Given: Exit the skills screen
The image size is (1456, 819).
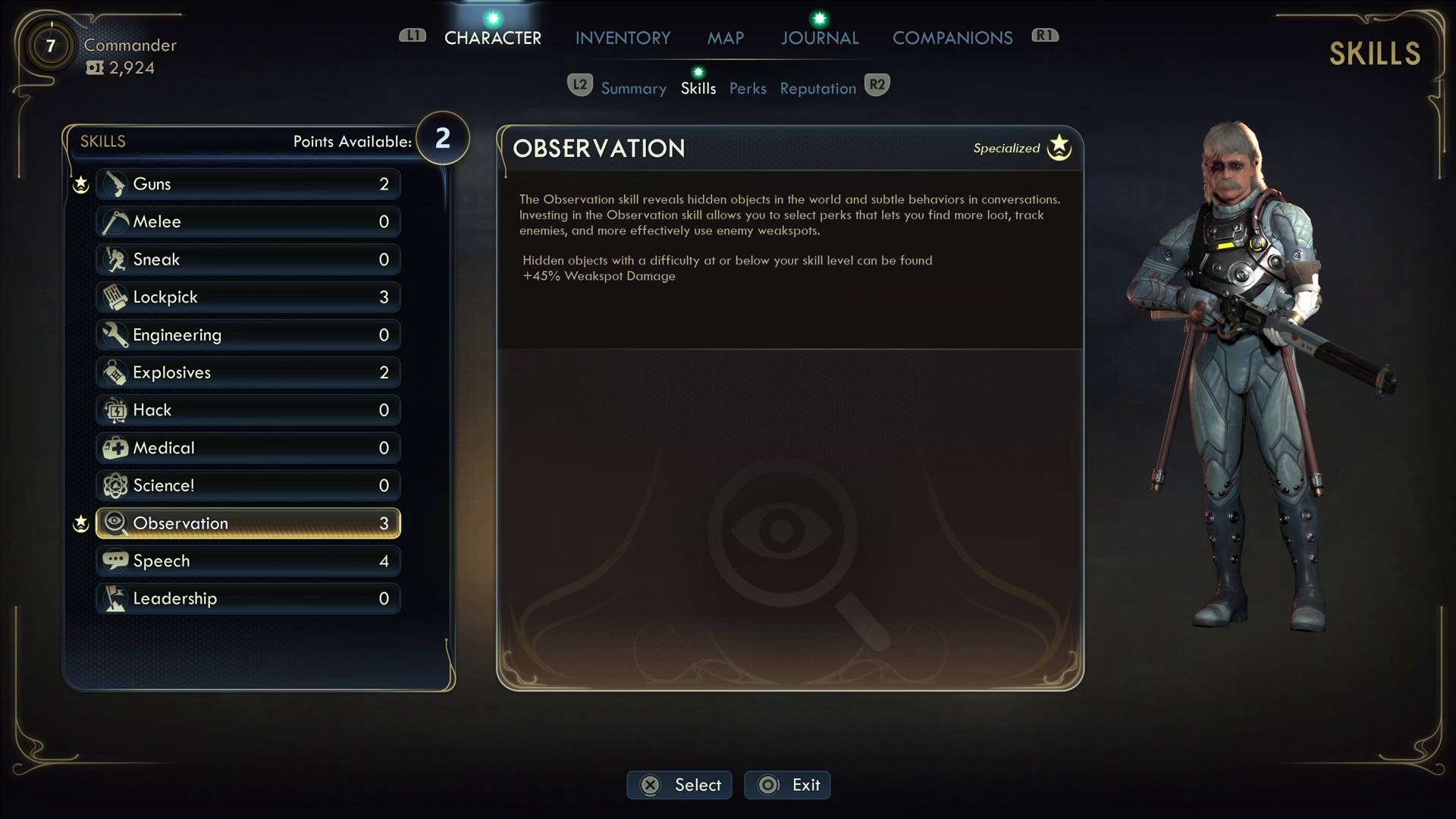Looking at the screenshot, I should coord(787,785).
